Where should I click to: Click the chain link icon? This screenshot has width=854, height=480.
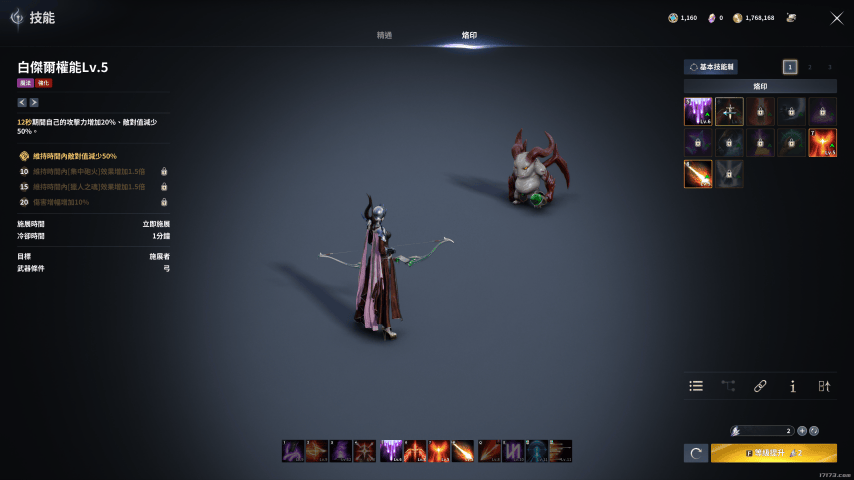coord(760,386)
